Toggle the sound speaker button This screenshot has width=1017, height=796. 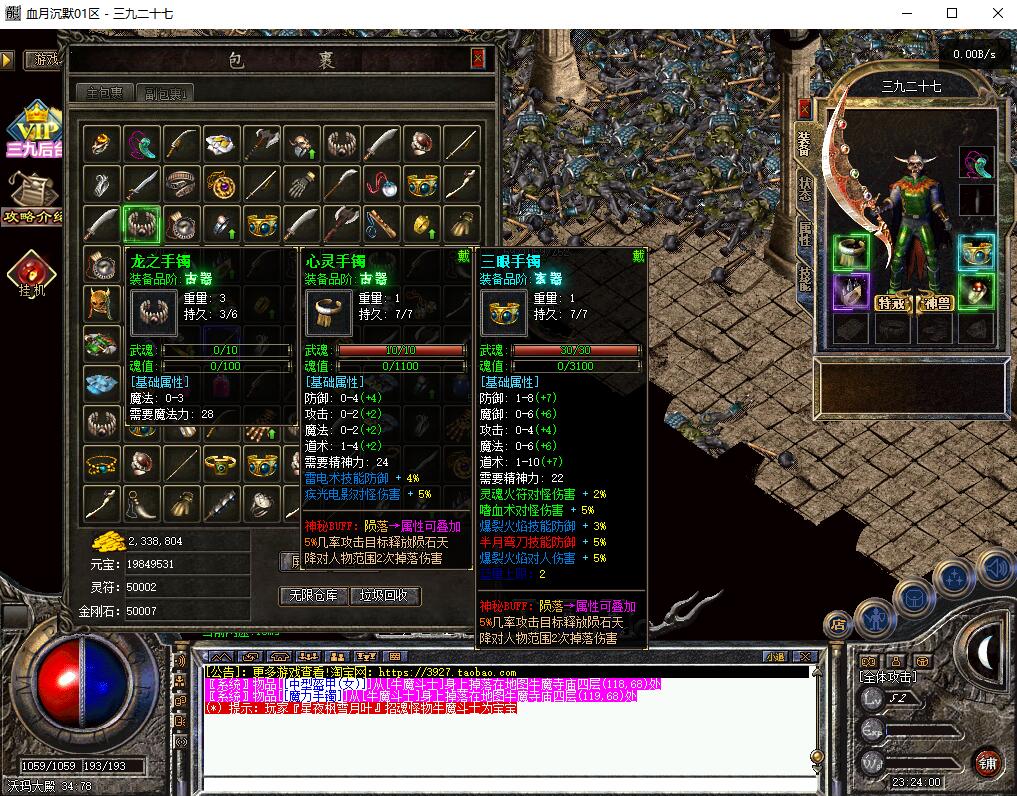click(993, 569)
